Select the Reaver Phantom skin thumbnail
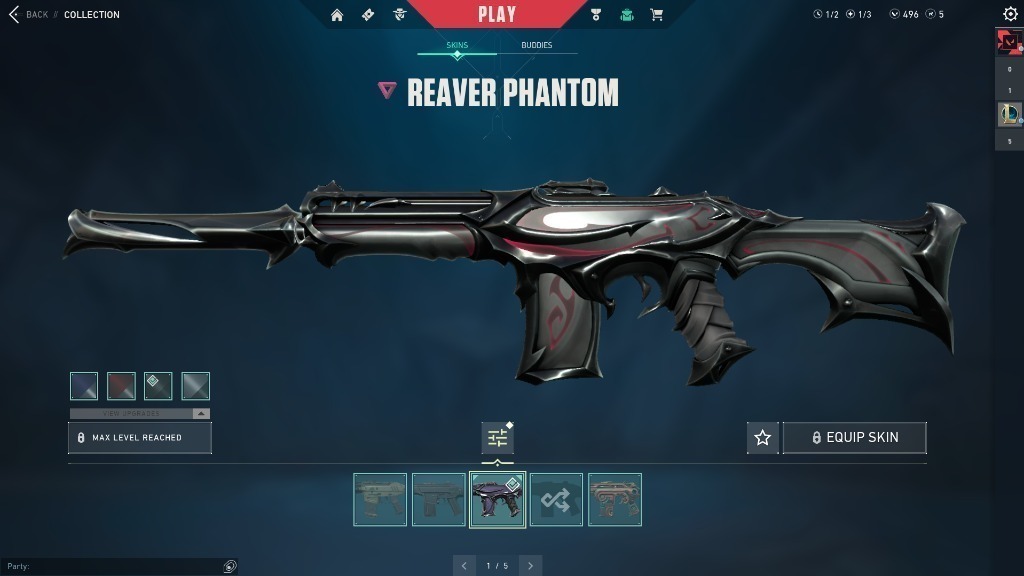This screenshot has width=1024, height=576. point(497,499)
